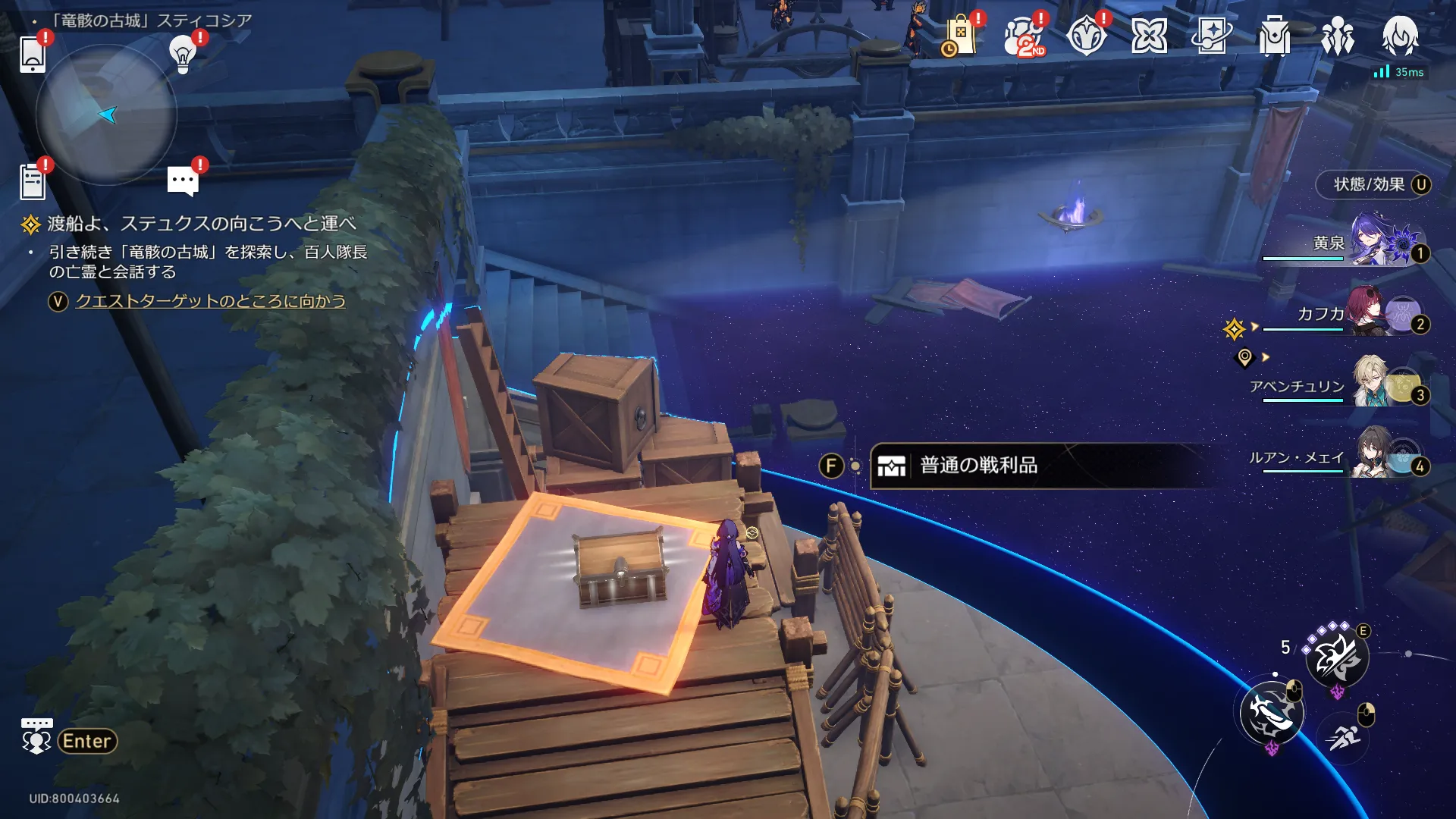This screenshot has height=819, width=1456.
Task: Open the shield-shaped travel log icon
Action: (x=1086, y=36)
